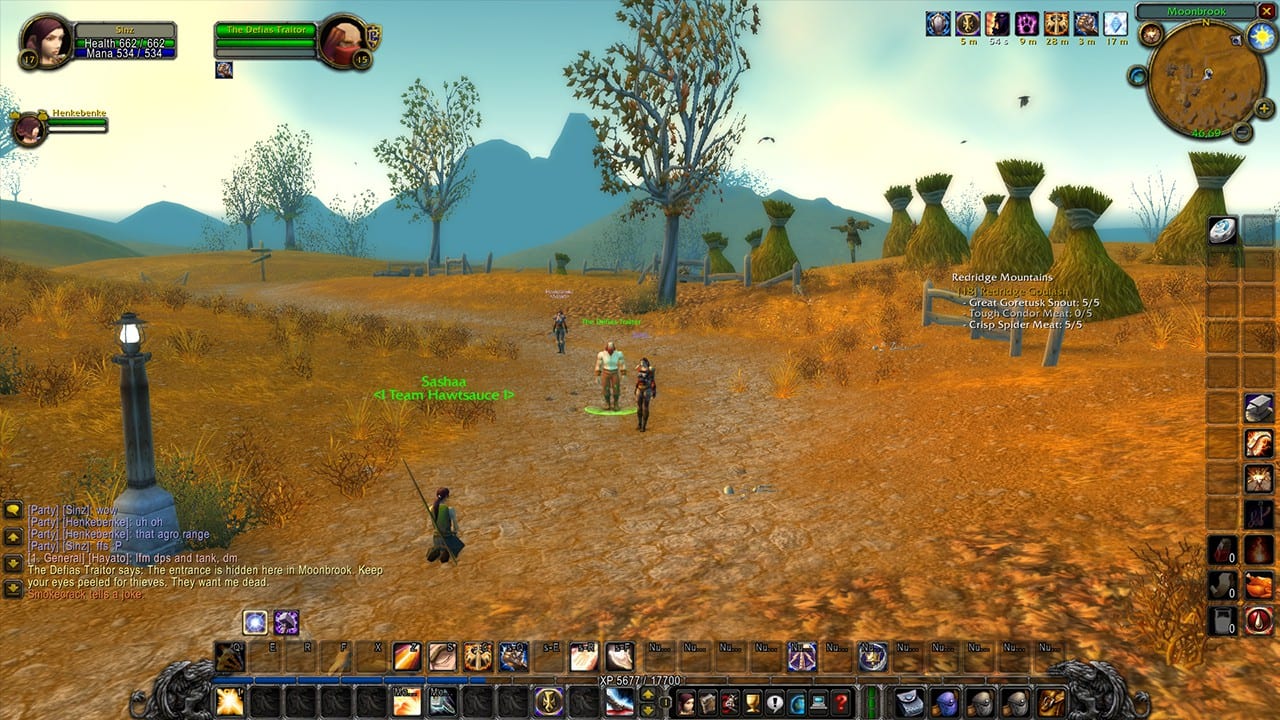Click the action bar page up arrow
Screen dimensions: 1280x720
pyautogui.click(x=648, y=694)
